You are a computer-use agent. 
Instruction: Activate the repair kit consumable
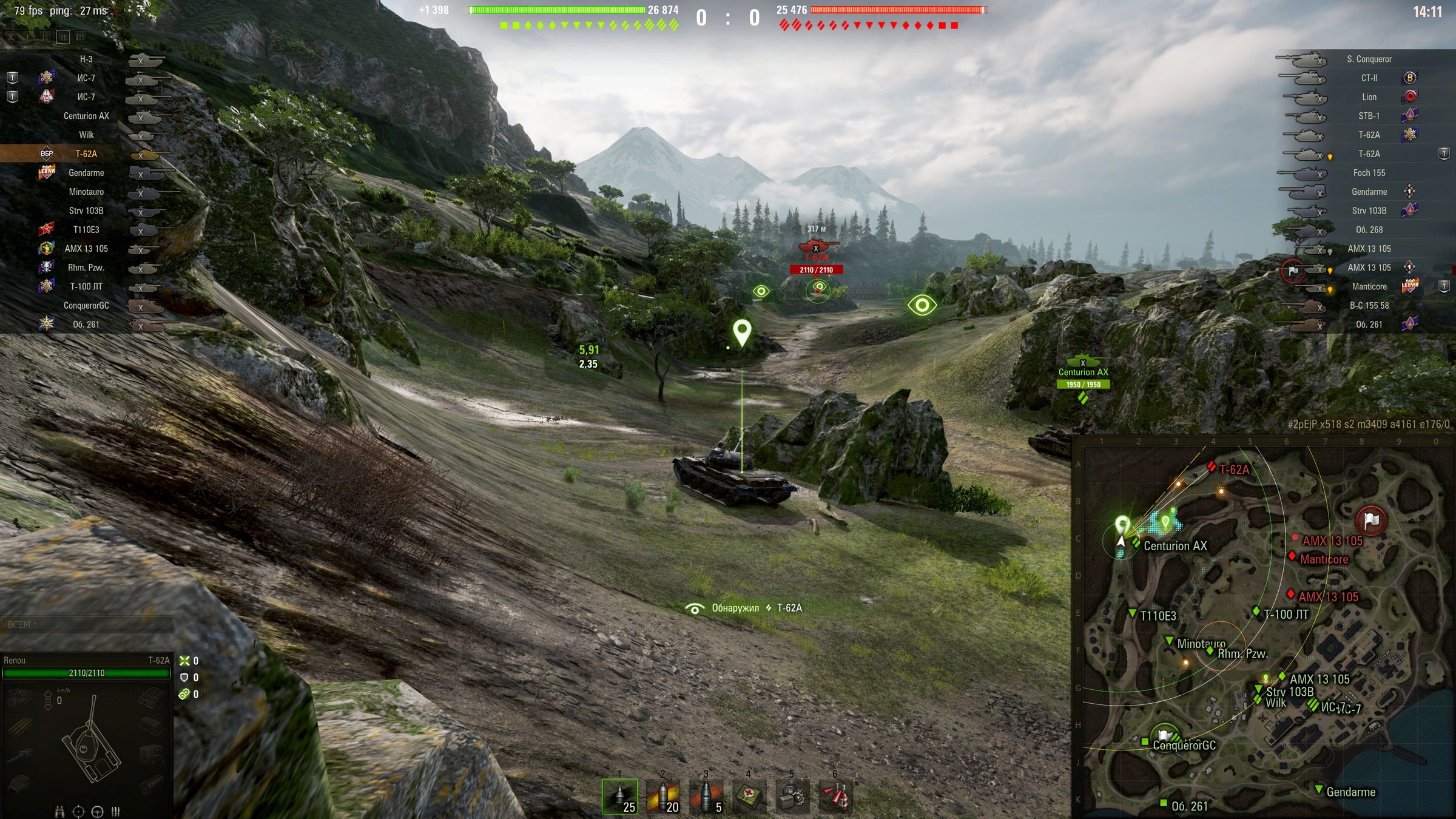coord(792,796)
